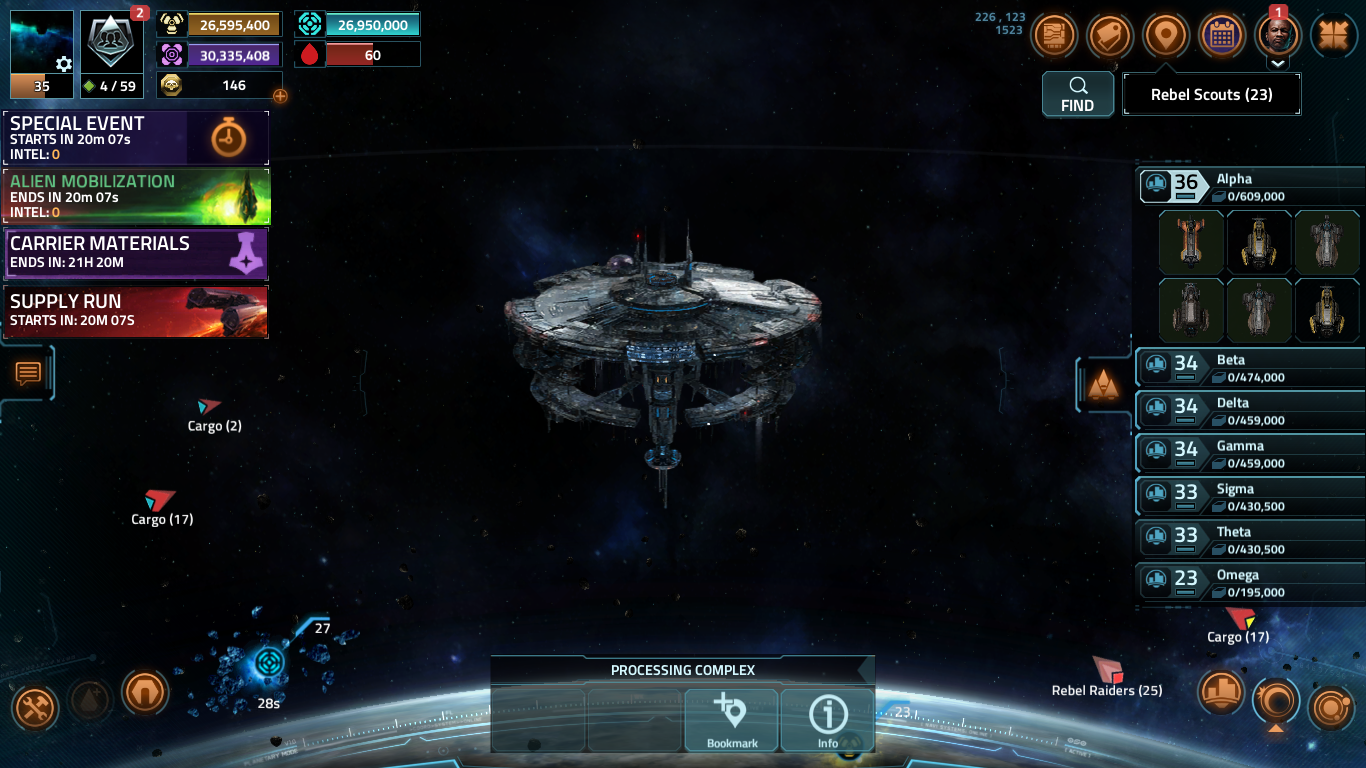Open the wrench and hammer build menu
1366x768 pixels.
(x=35, y=709)
